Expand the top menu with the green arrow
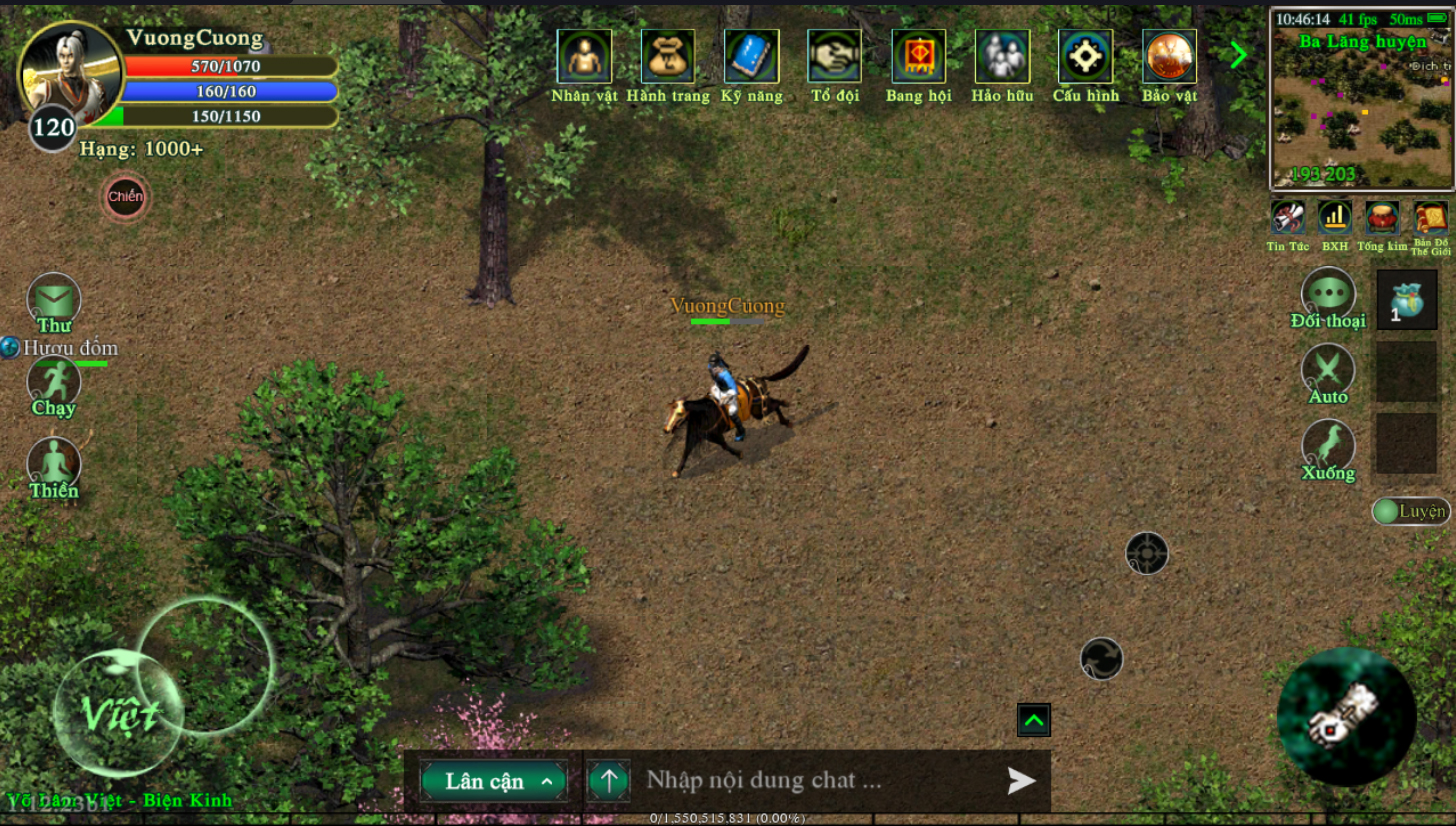 [1238, 55]
